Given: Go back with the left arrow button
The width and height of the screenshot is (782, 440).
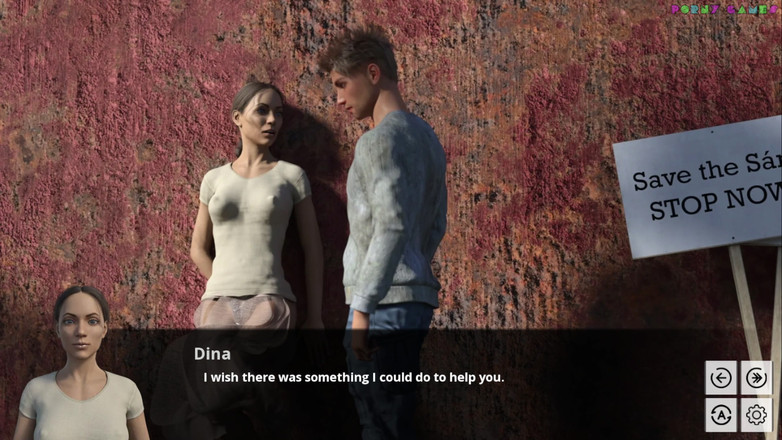Looking at the screenshot, I should click(720, 378).
